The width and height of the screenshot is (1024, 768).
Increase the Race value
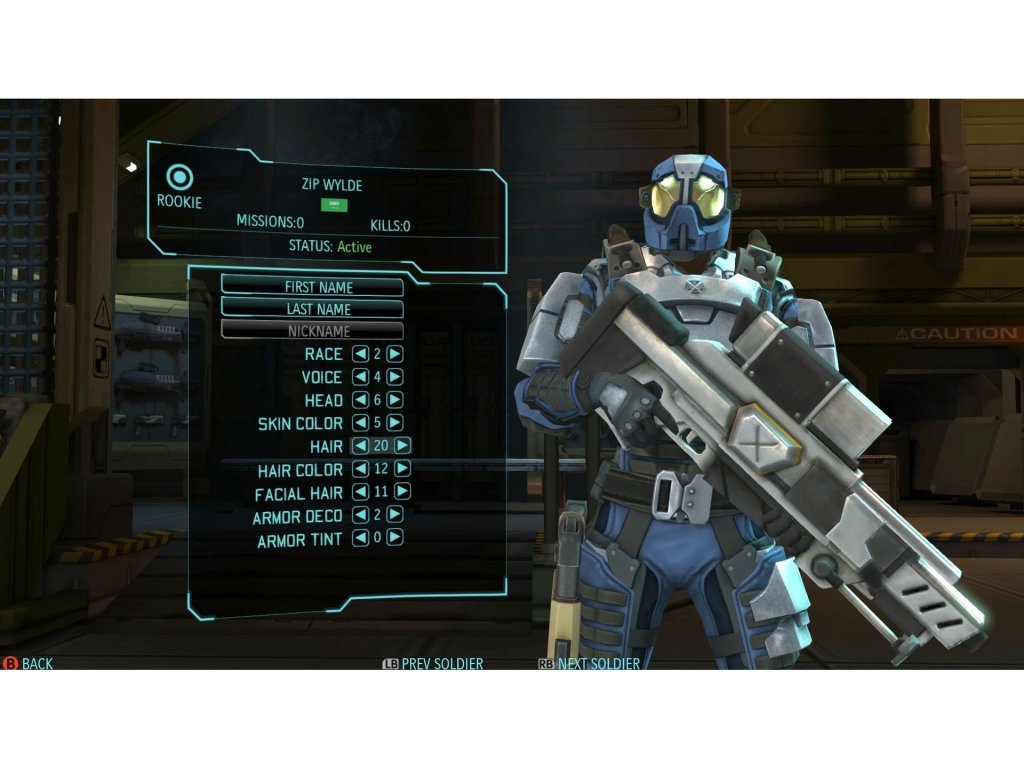click(395, 354)
